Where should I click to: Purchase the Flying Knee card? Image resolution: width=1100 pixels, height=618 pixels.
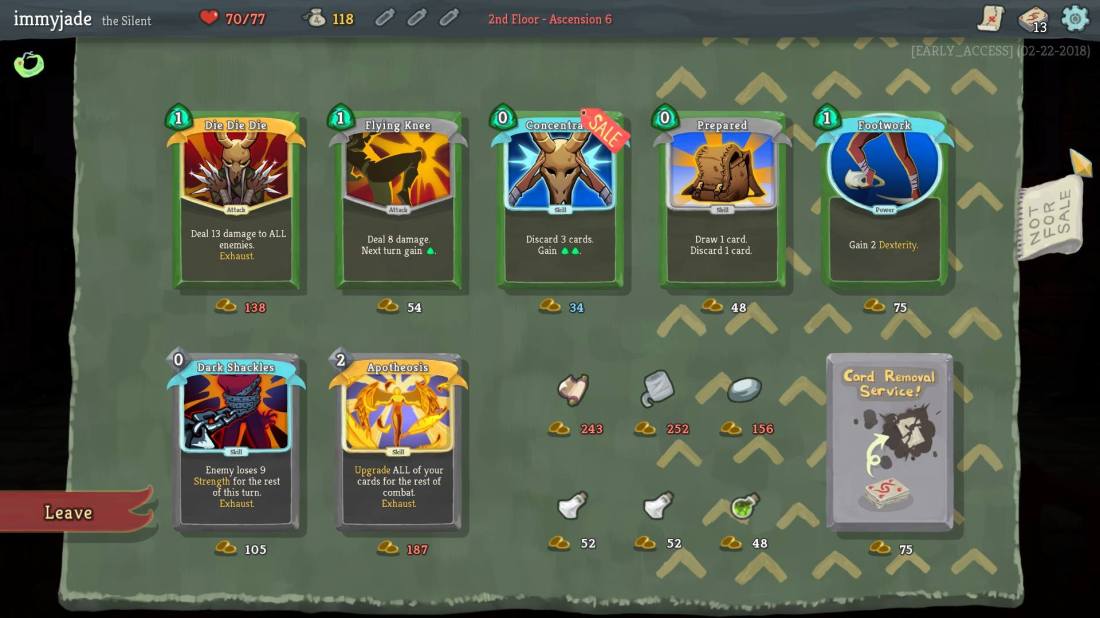[398, 200]
